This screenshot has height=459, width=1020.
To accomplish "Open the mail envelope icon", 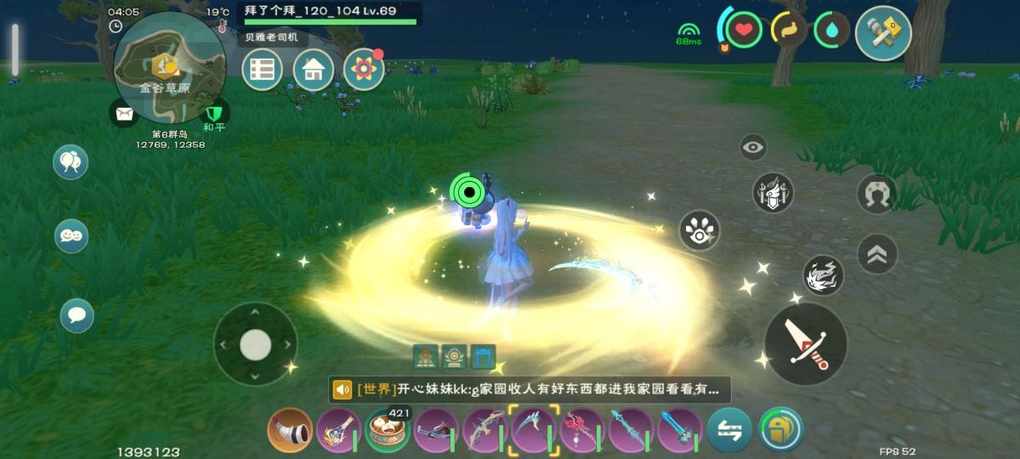I will click(124, 114).
